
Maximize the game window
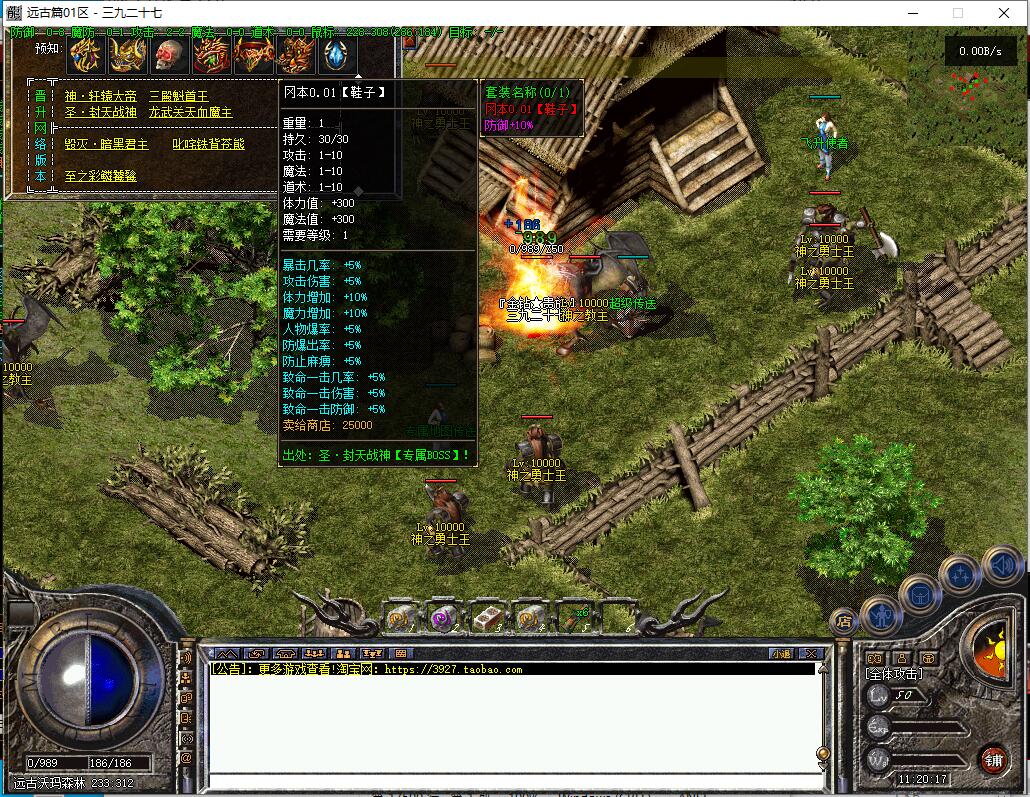pyautogui.click(x=958, y=13)
